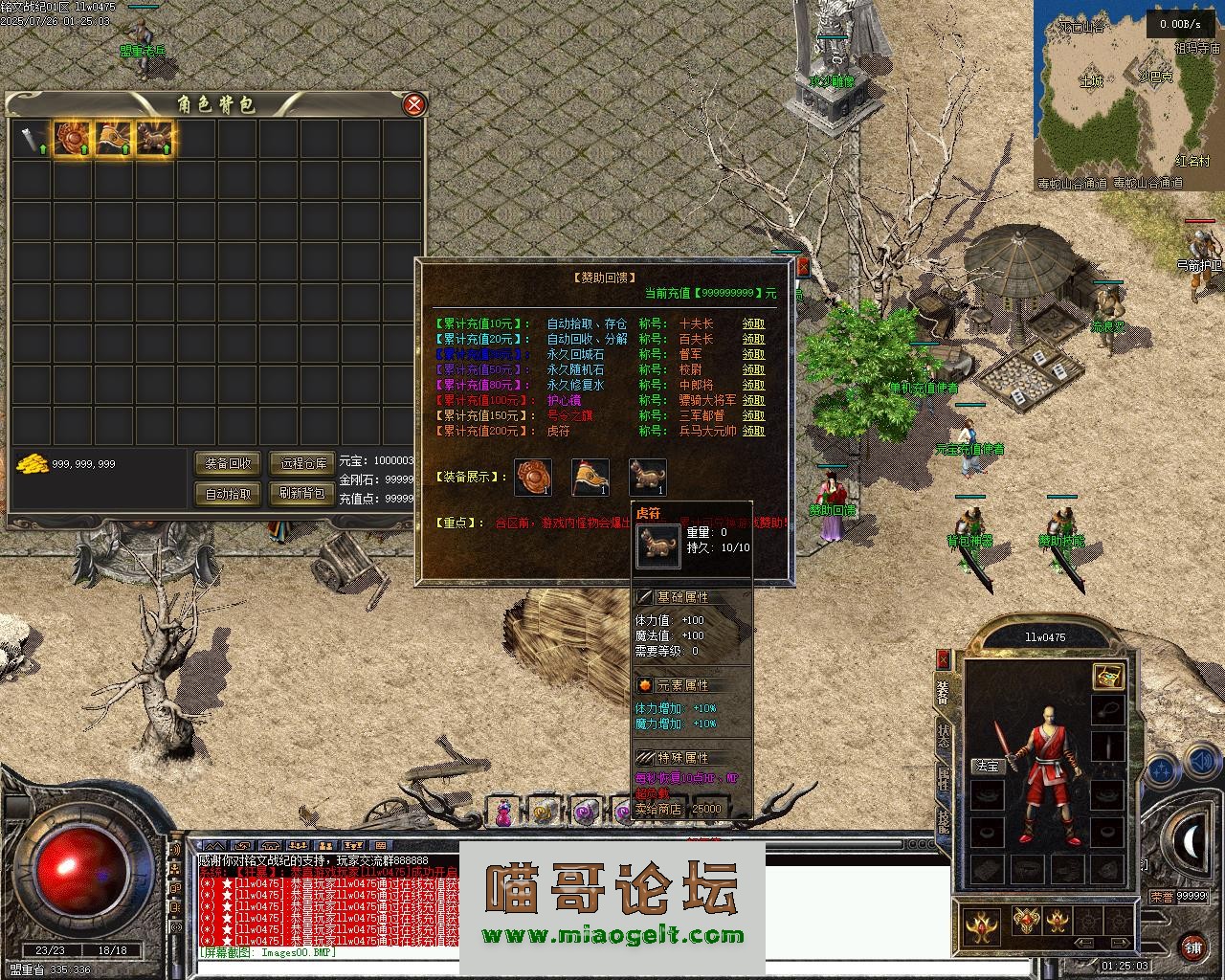Screen dimensions: 1225x980
Task: Claim the 累计充值10元 reward via 领取
Action: [754, 324]
